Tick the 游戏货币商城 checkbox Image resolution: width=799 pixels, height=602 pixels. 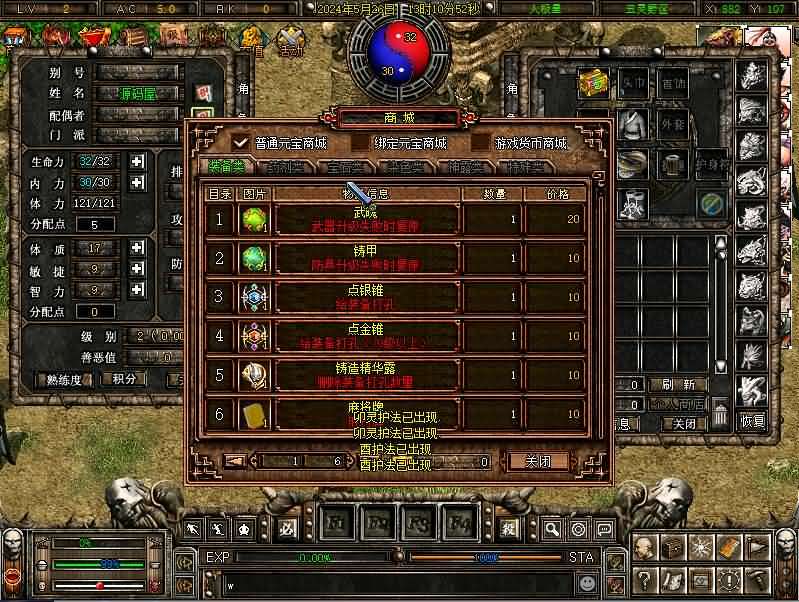pos(481,143)
